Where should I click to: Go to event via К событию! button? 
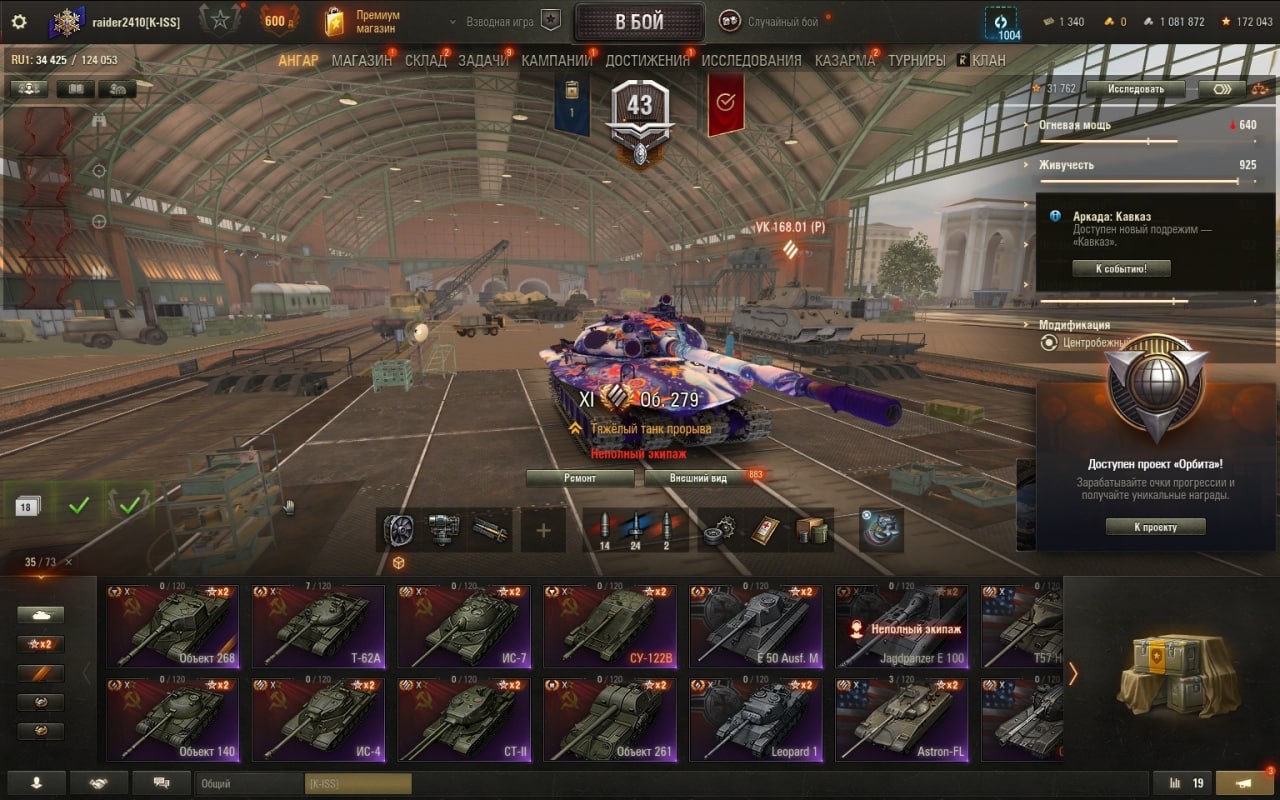point(1121,268)
